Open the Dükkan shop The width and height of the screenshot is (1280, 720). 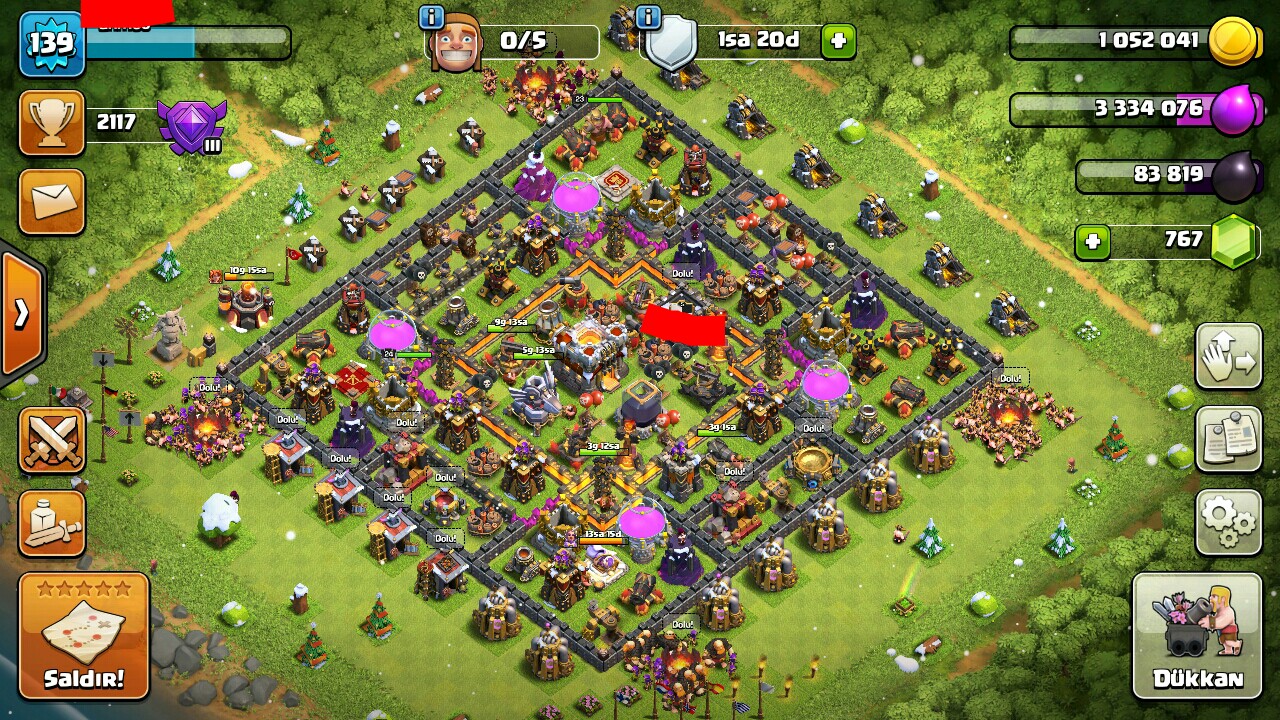click(x=1197, y=635)
